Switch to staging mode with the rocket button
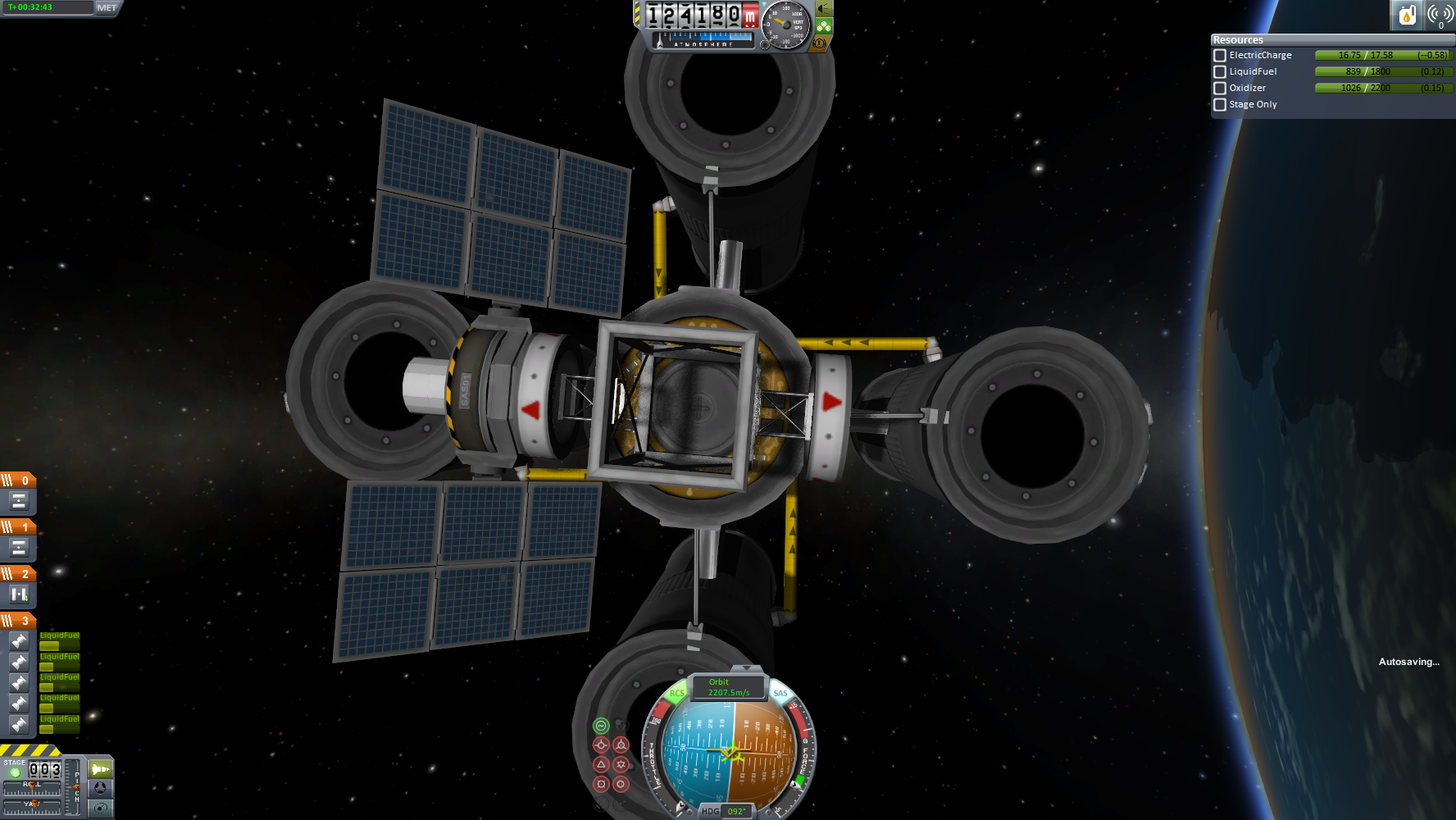 click(100, 769)
